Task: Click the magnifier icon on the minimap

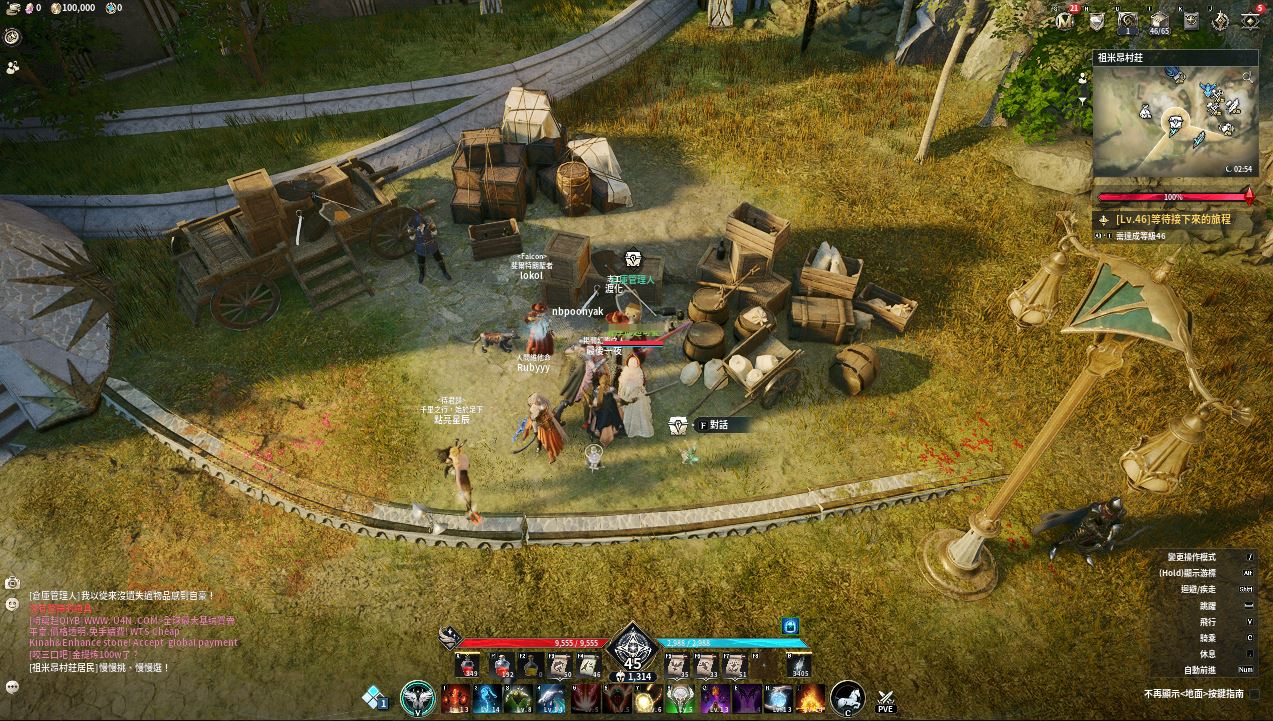Action: pyautogui.click(x=1248, y=76)
